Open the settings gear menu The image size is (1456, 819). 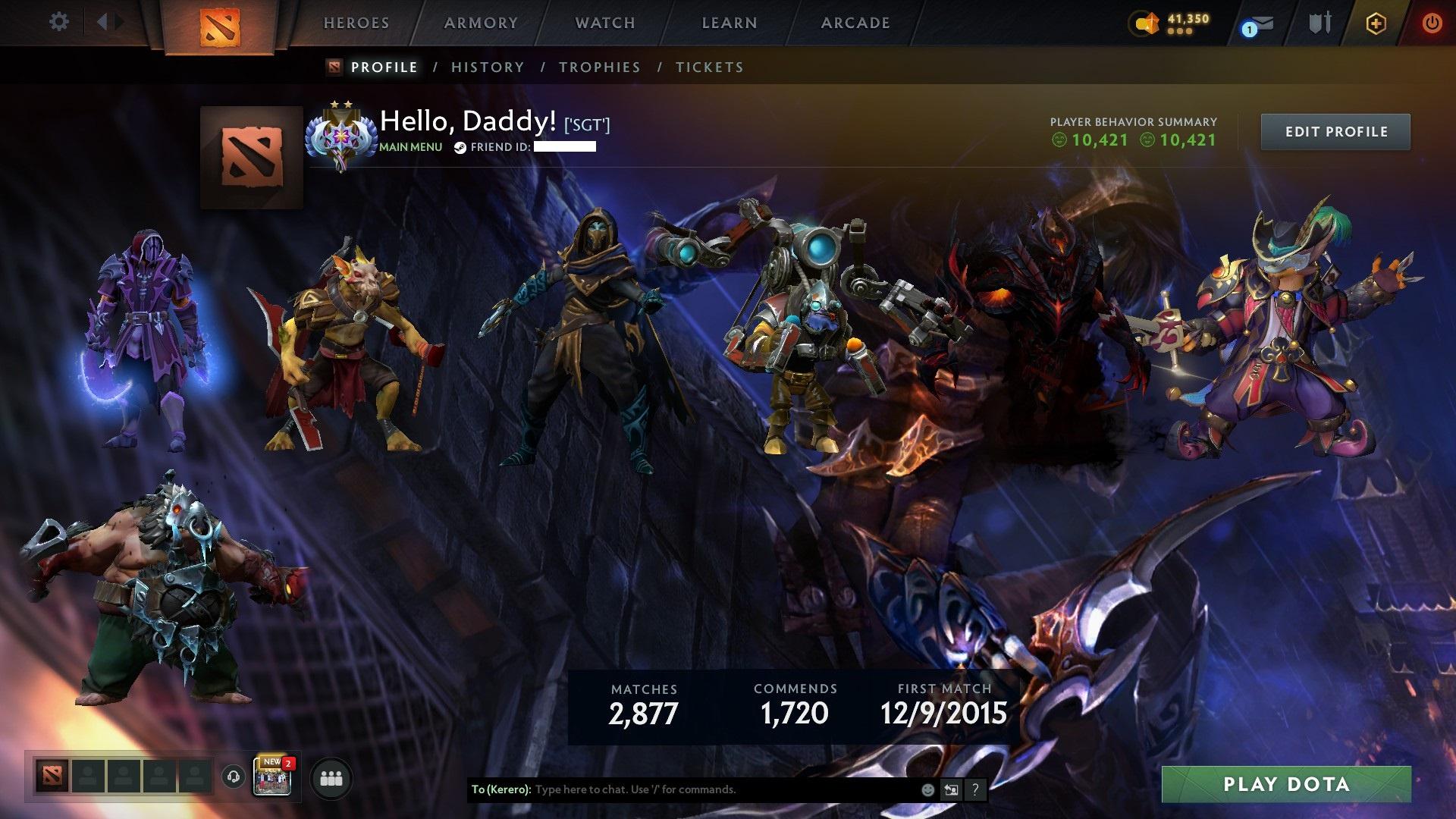point(58,22)
